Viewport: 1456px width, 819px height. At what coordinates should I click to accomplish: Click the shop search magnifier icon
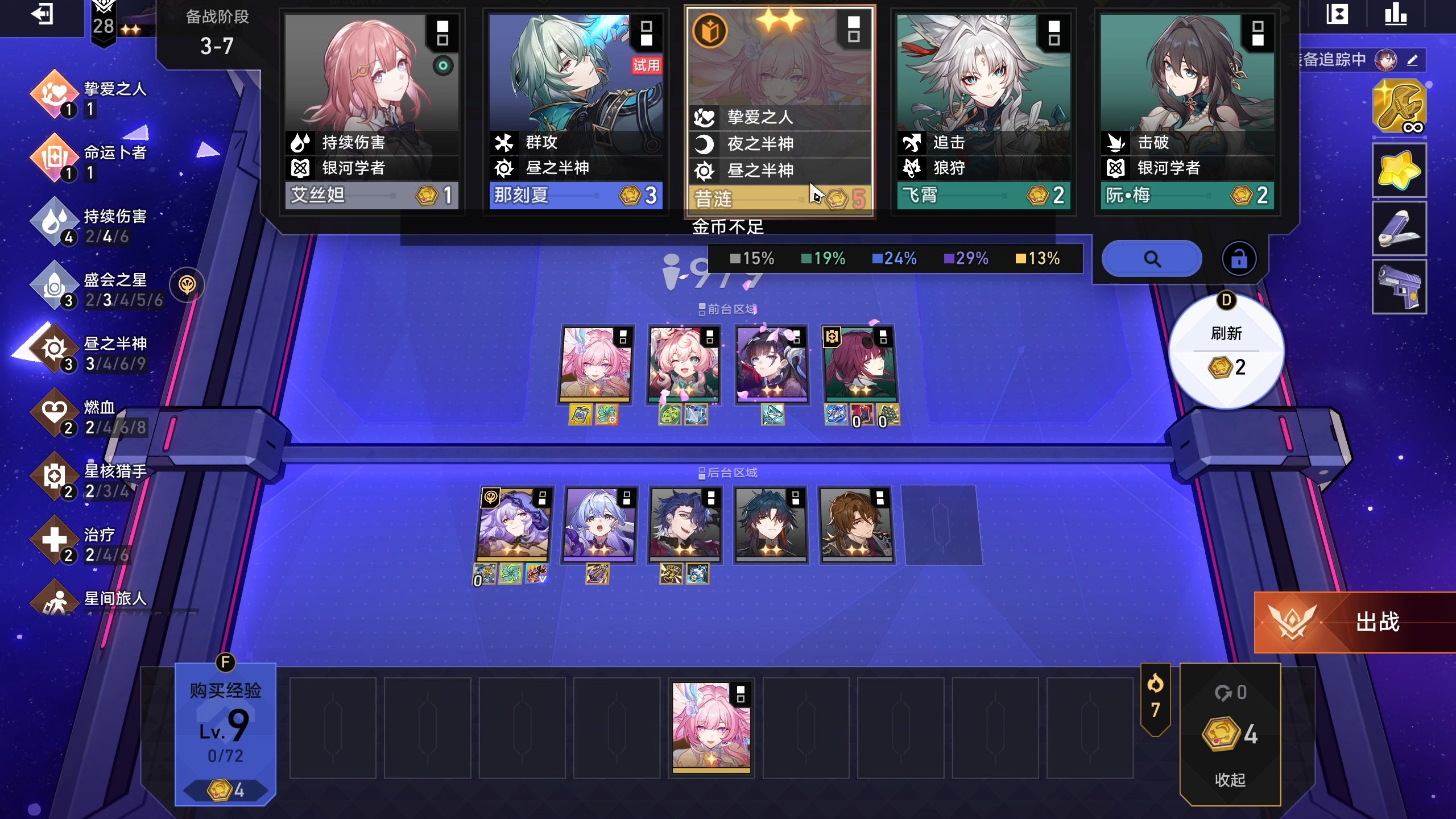[x=1152, y=258]
